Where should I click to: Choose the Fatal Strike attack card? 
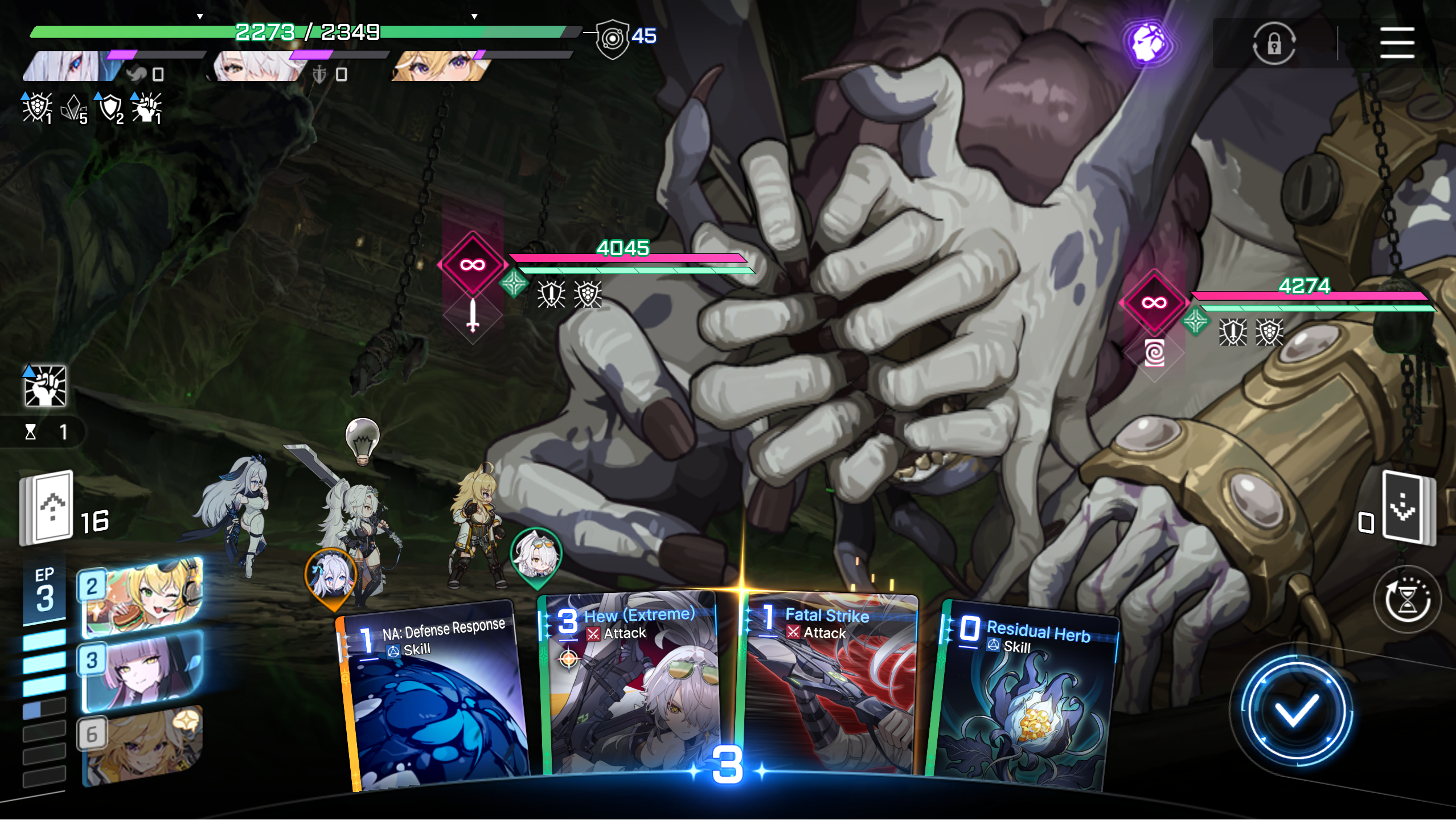point(829,683)
